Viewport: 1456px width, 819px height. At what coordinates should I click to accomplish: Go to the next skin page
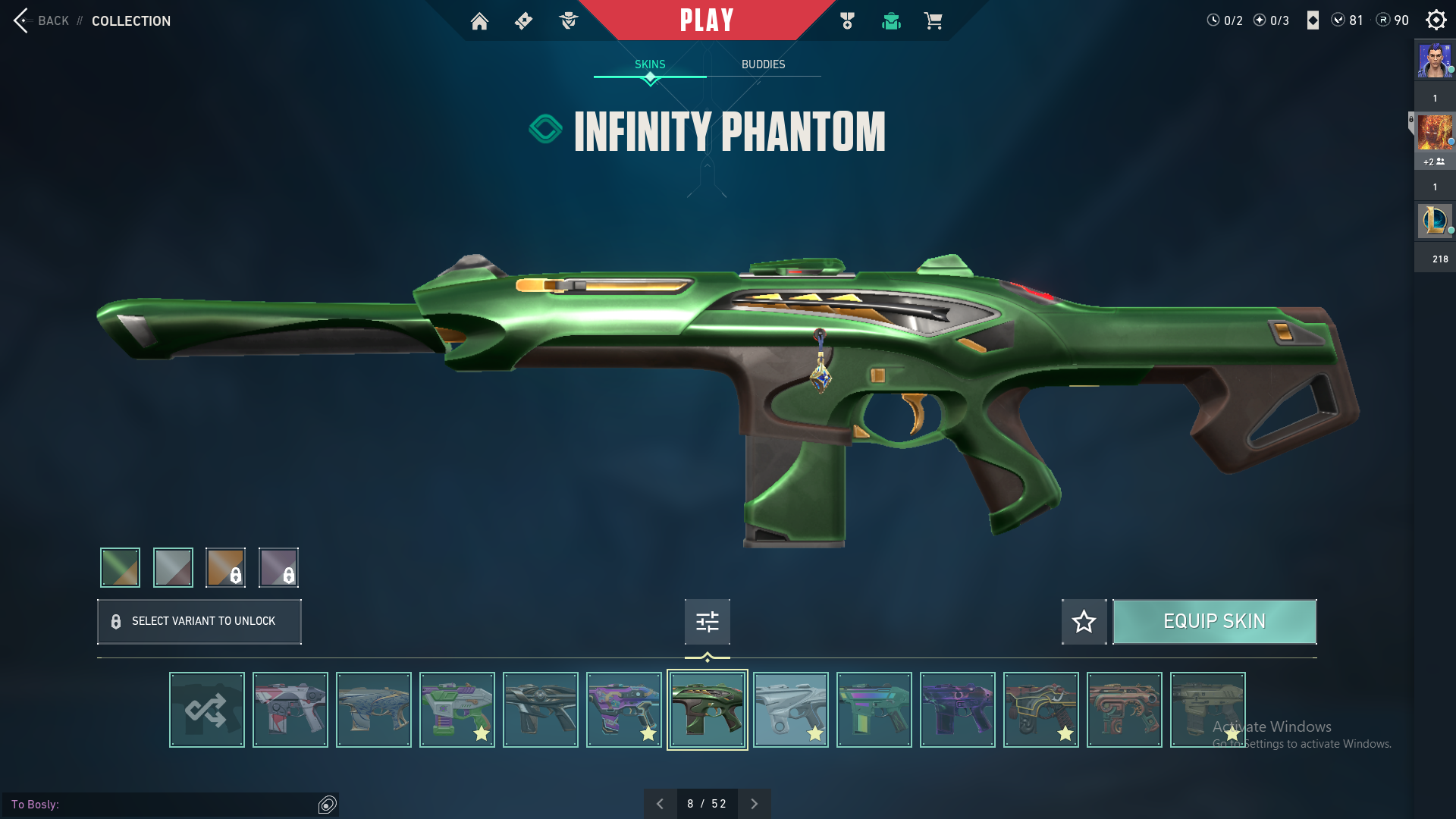pyautogui.click(x=754, y=804)
